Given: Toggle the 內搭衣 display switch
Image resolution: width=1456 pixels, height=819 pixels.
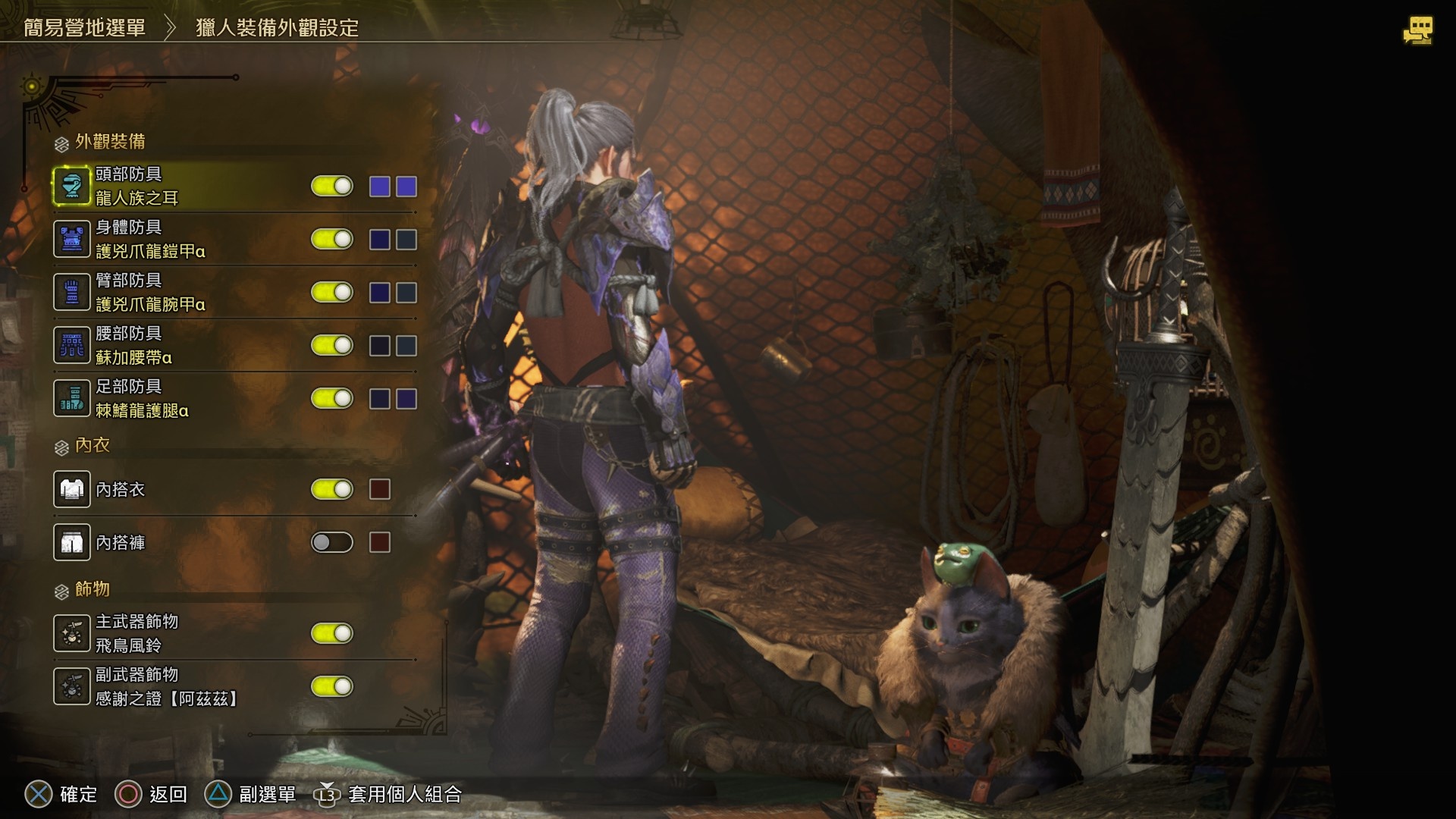Looking at the screenshot, I should point(332,490).
